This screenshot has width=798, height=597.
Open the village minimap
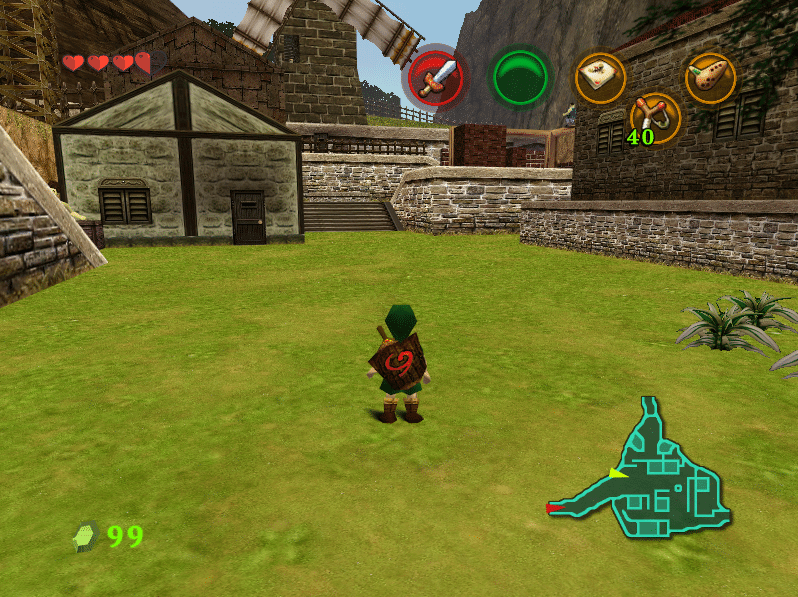(x=655, y=472)
